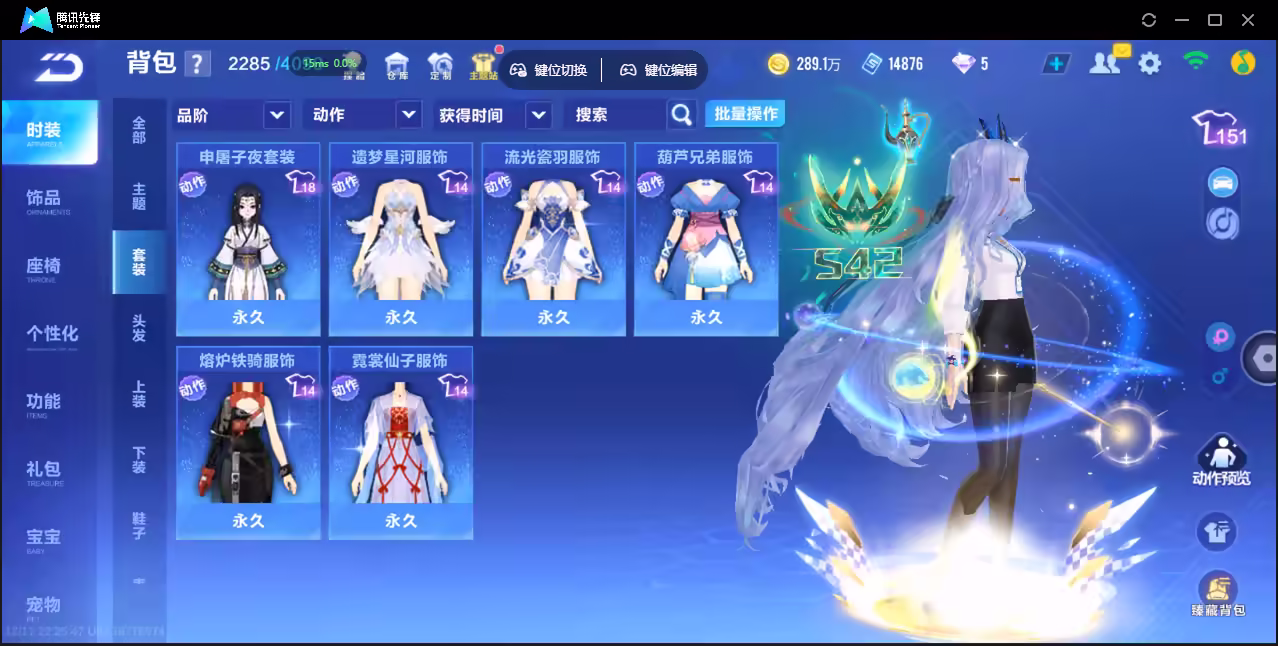Click the 搜索 search field
The width and height of the screenshot is (1278, 646).
point(615,115)
